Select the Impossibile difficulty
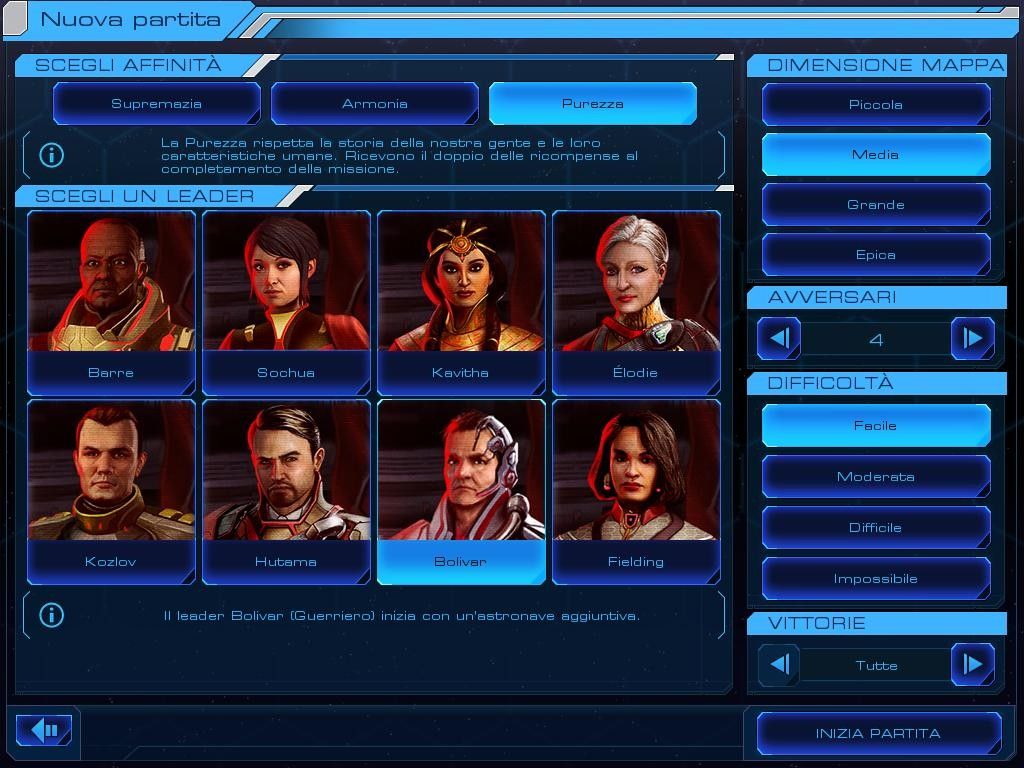1024x768 pixels. [876, 579]
